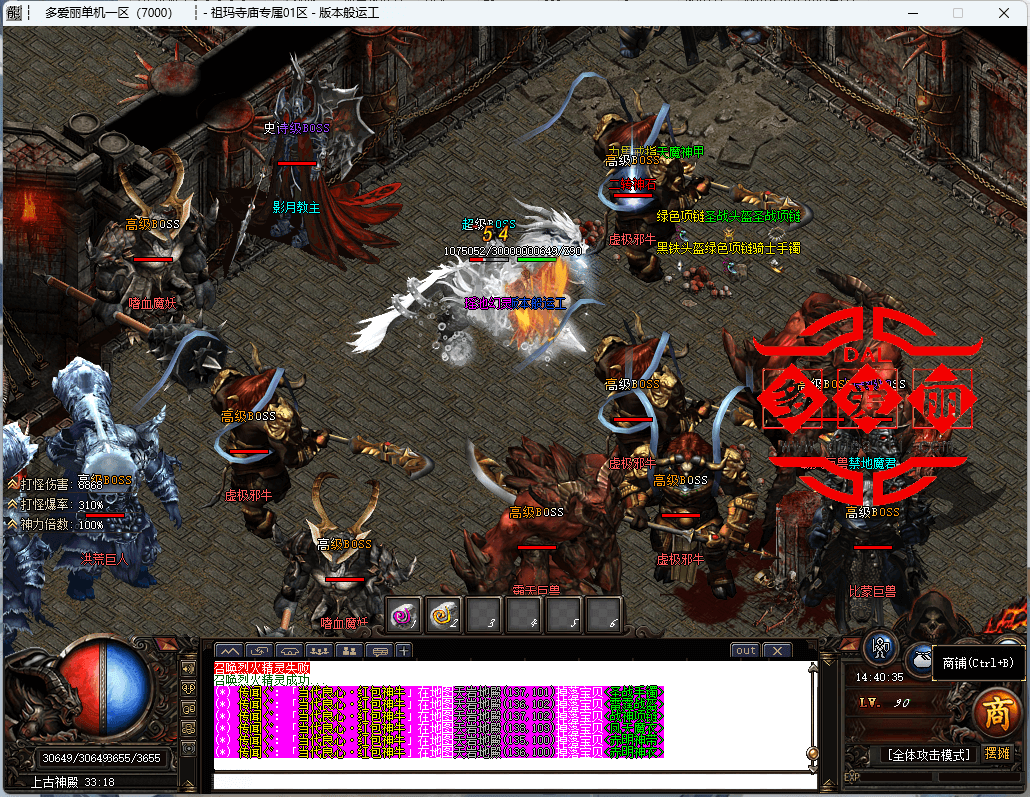Open the character equipment icon
Viewport: 1030px width, 797px height.
[x=880, y=646]
